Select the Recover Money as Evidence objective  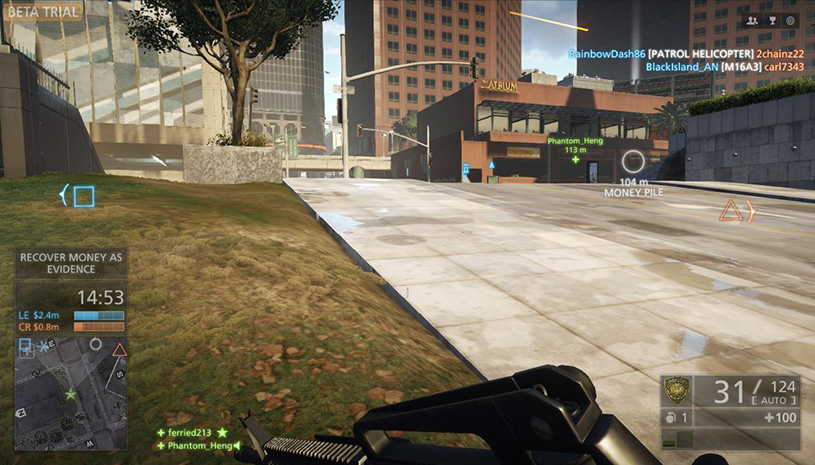pos(70,263)
